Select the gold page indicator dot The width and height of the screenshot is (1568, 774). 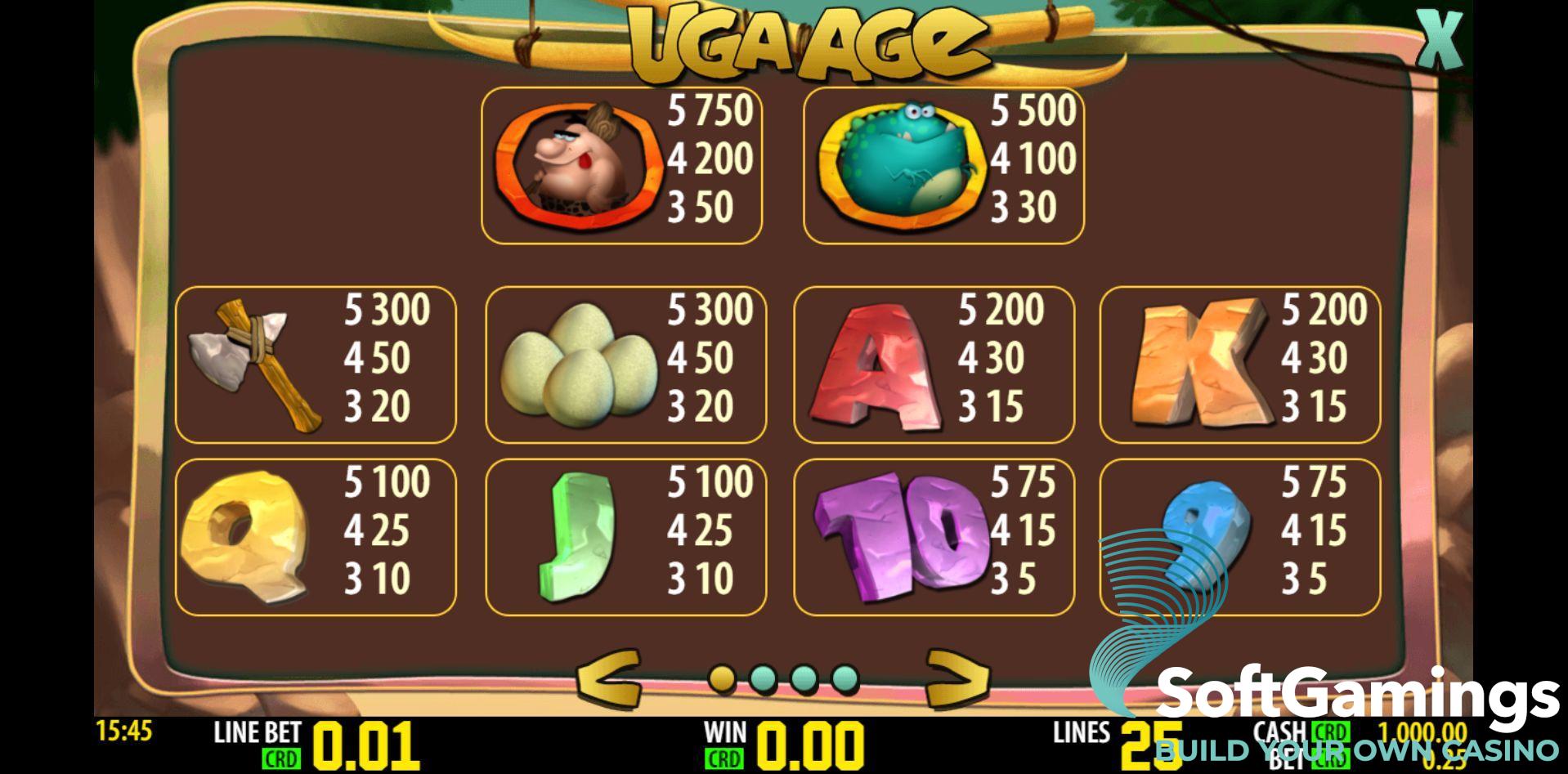[x=722, y=678]
